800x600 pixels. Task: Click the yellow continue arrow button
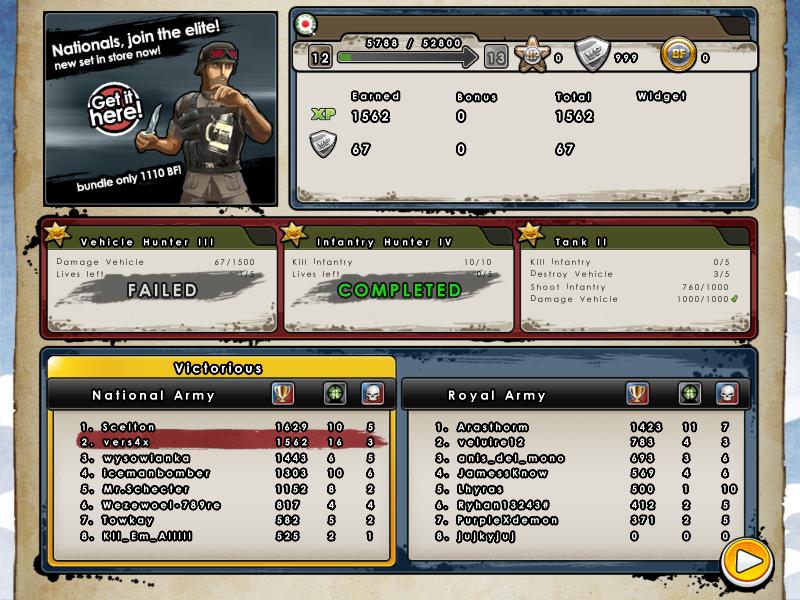click(x=745, y=563)
